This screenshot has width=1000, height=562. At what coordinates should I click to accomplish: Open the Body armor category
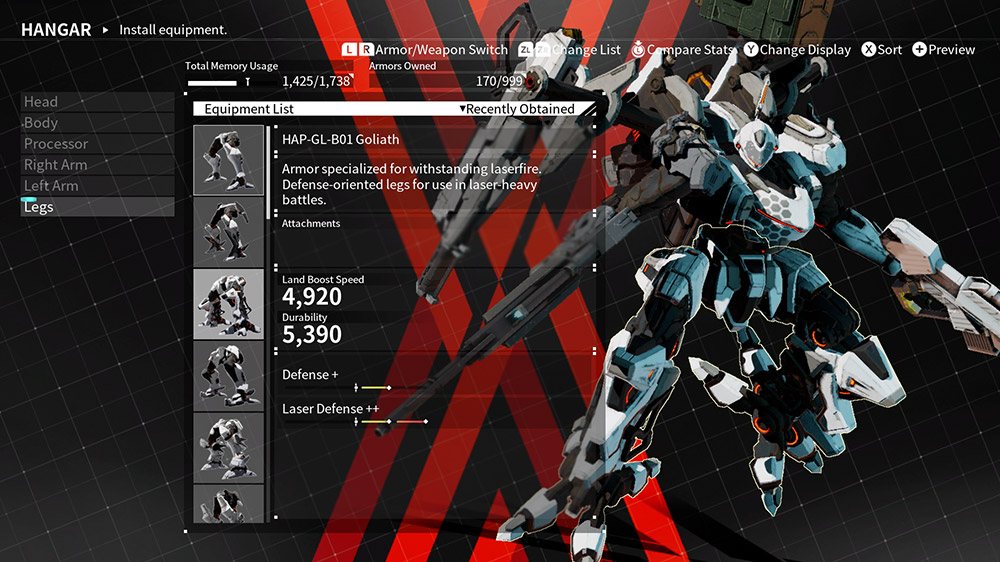(x=97, y=123)
